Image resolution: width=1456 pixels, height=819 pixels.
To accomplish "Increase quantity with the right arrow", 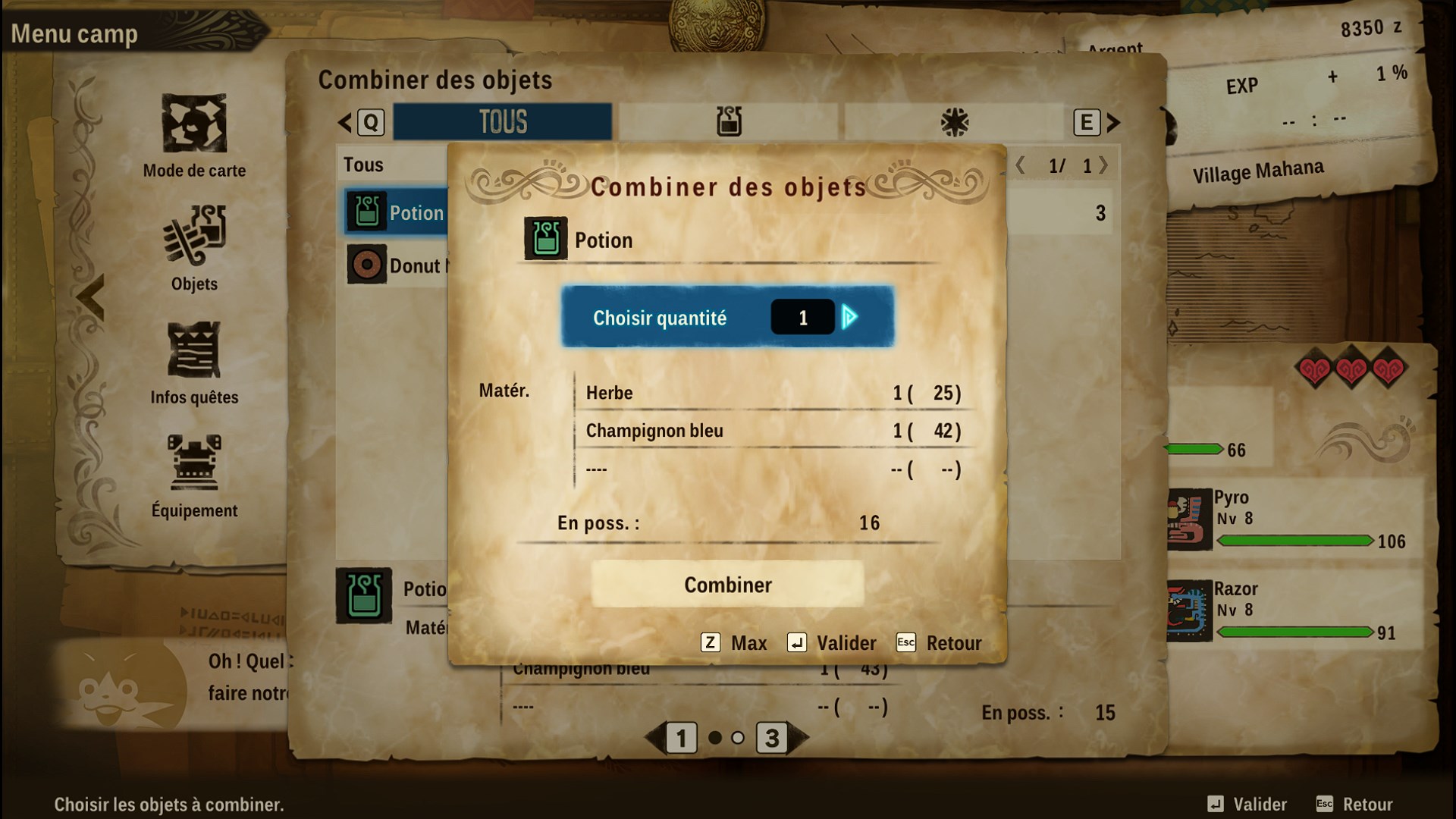I will click(x=851, y=317).
